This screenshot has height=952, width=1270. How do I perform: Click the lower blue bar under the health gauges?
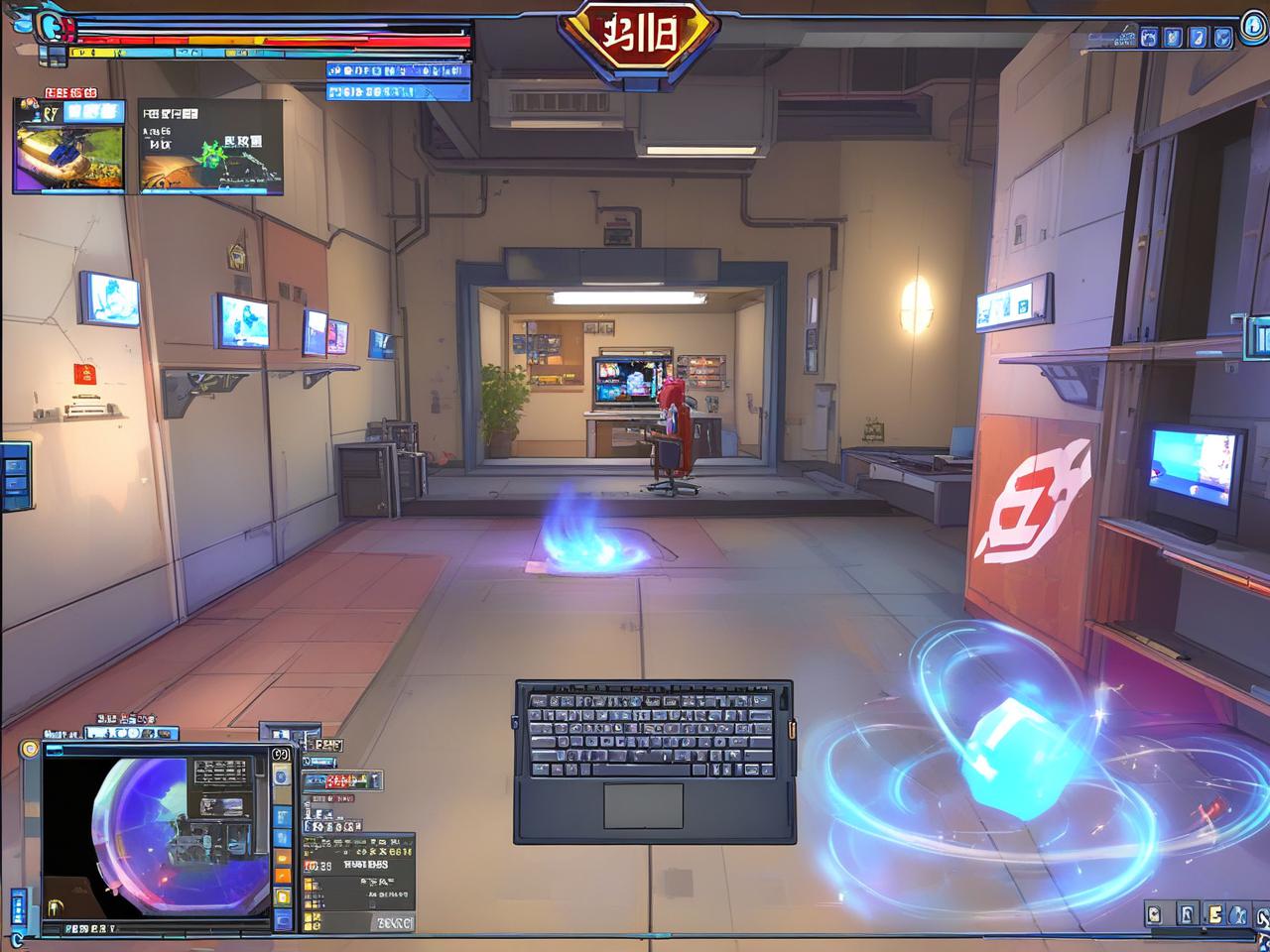(x=397, y=92)
